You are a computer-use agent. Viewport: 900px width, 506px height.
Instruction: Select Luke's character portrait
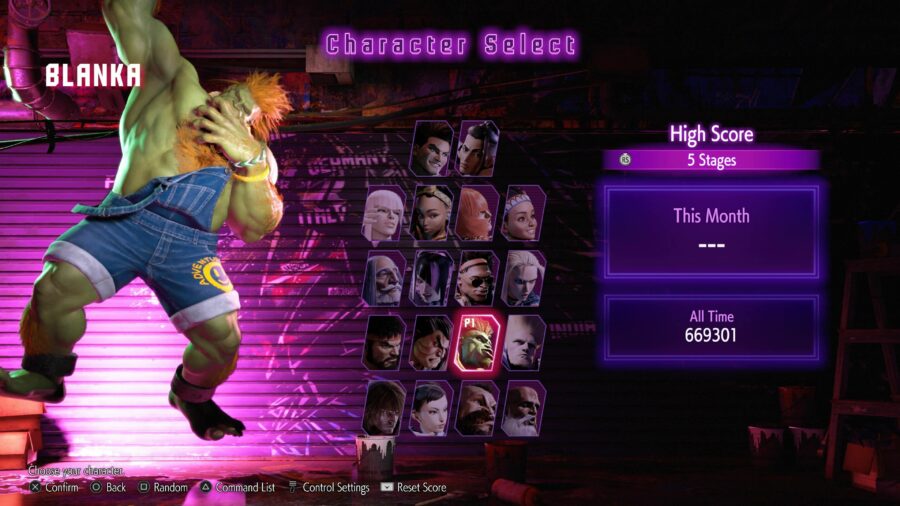[432, 148]
